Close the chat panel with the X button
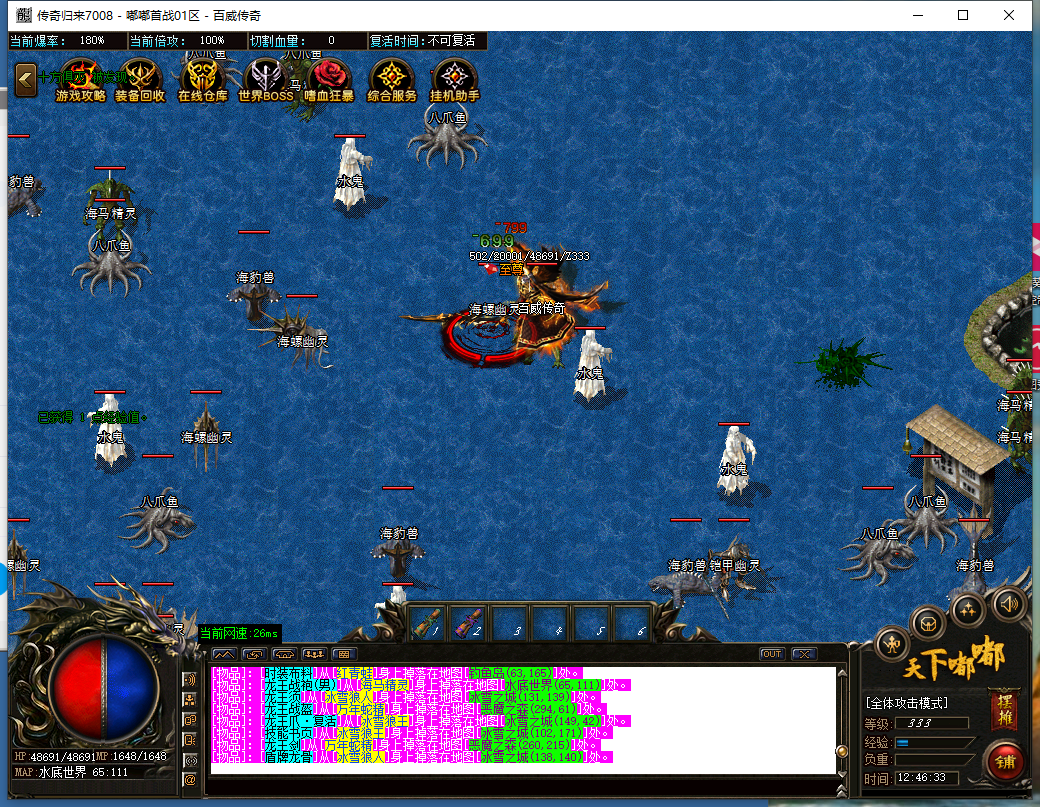This screenshot has width=1040, height=807. [802, 654]
